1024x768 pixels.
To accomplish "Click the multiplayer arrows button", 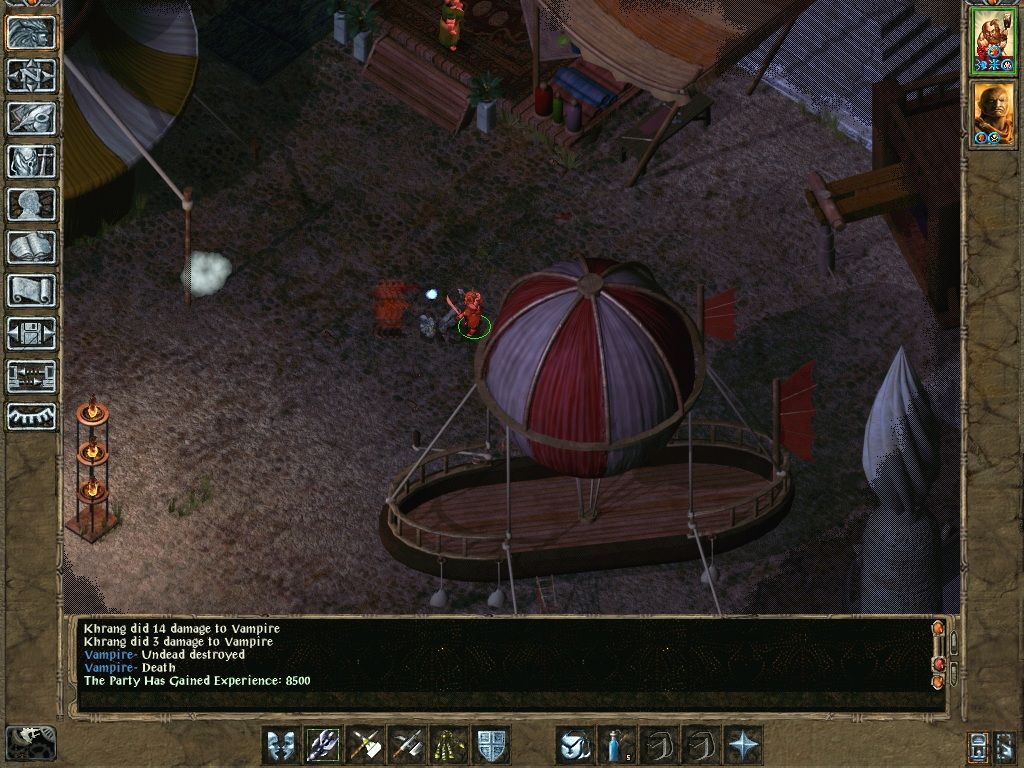I will pos(31,376).
